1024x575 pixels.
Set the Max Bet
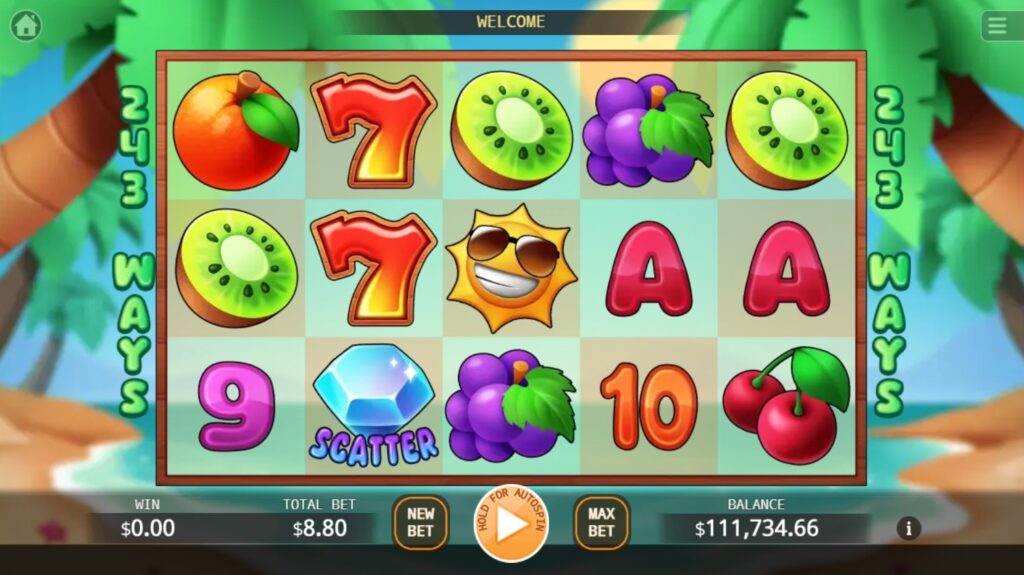(601, 523)
